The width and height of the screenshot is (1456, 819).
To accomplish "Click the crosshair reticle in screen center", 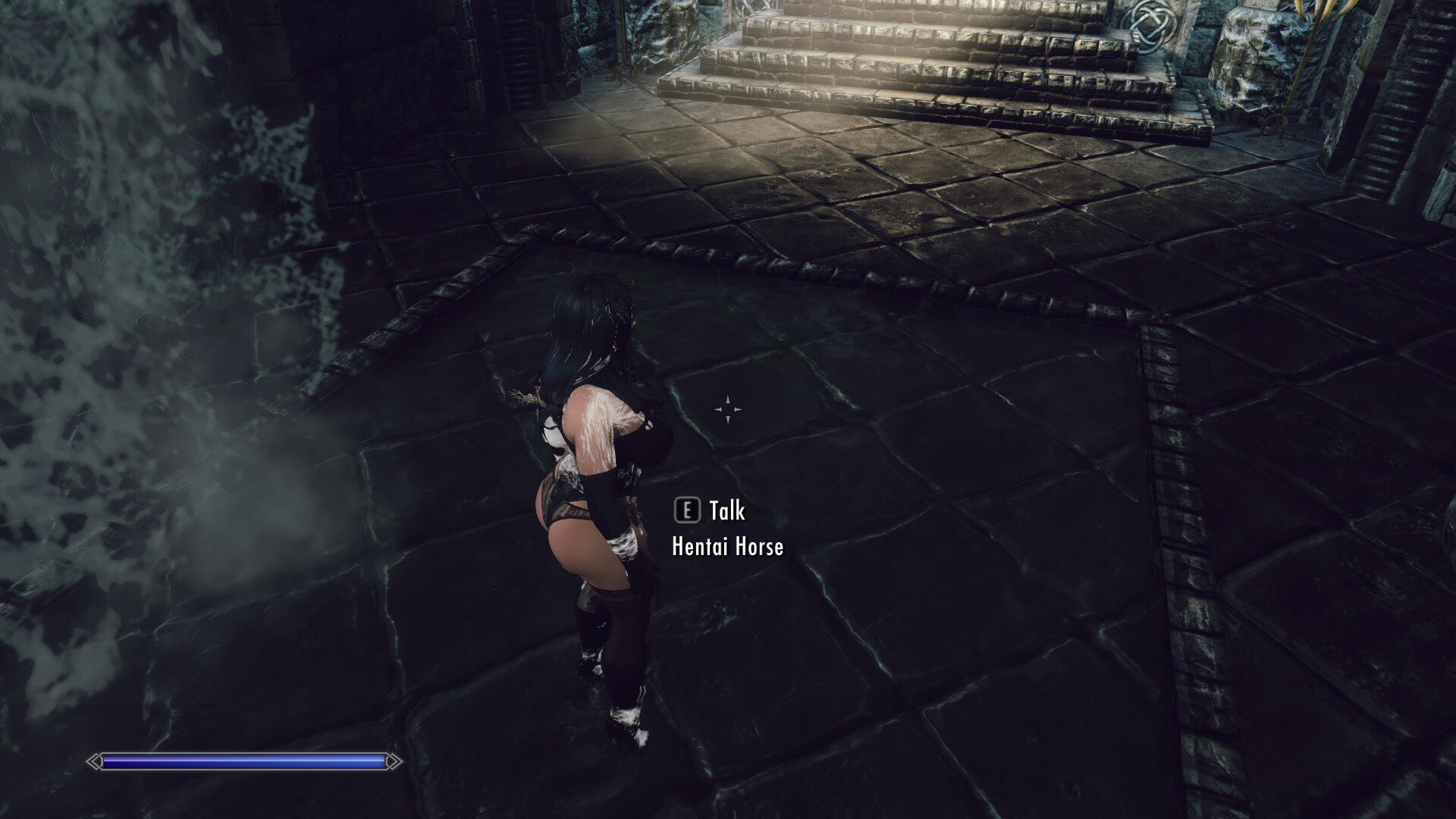I will click(x=729, y=409).
